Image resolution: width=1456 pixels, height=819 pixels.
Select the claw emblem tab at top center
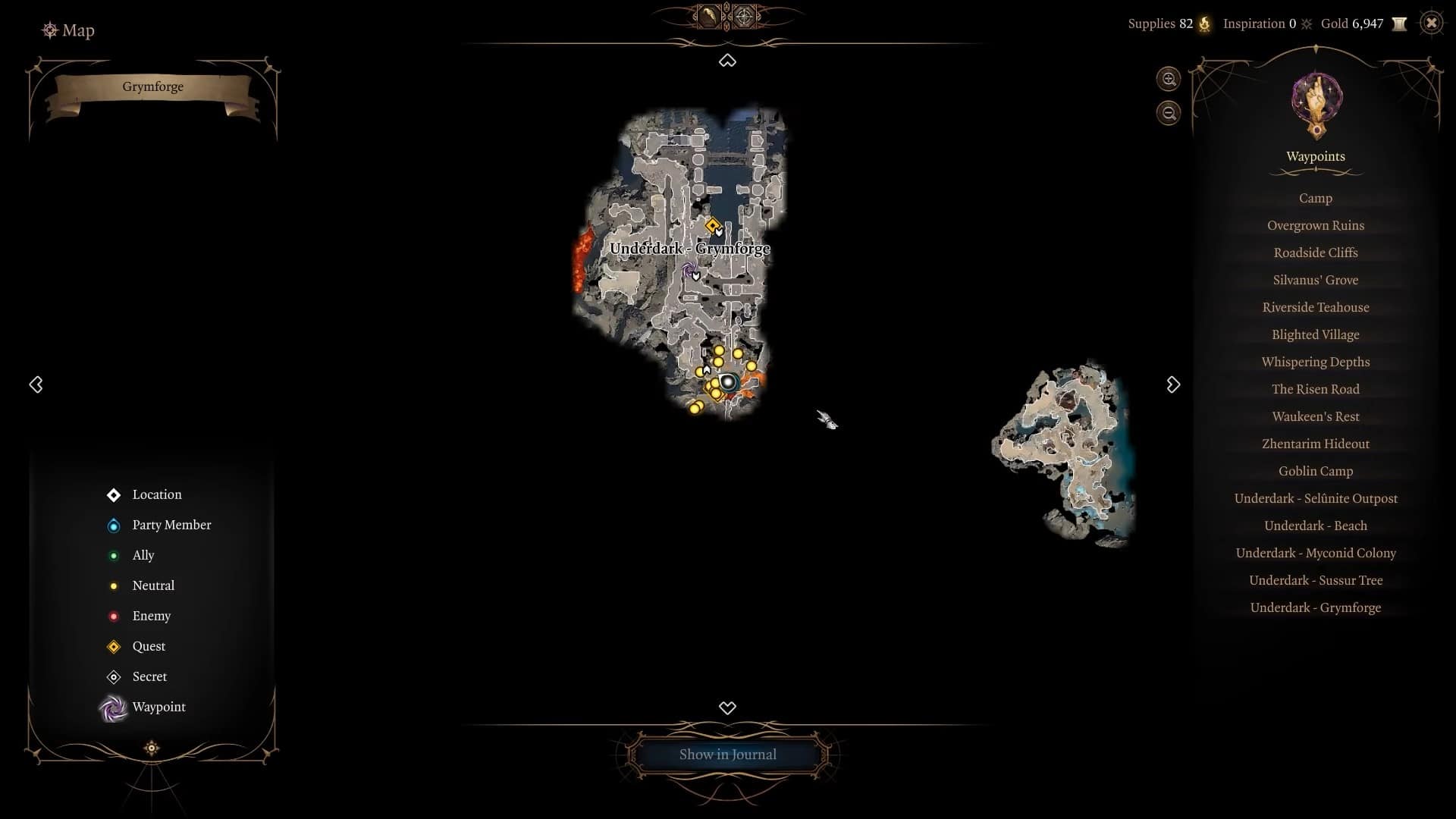708,16
